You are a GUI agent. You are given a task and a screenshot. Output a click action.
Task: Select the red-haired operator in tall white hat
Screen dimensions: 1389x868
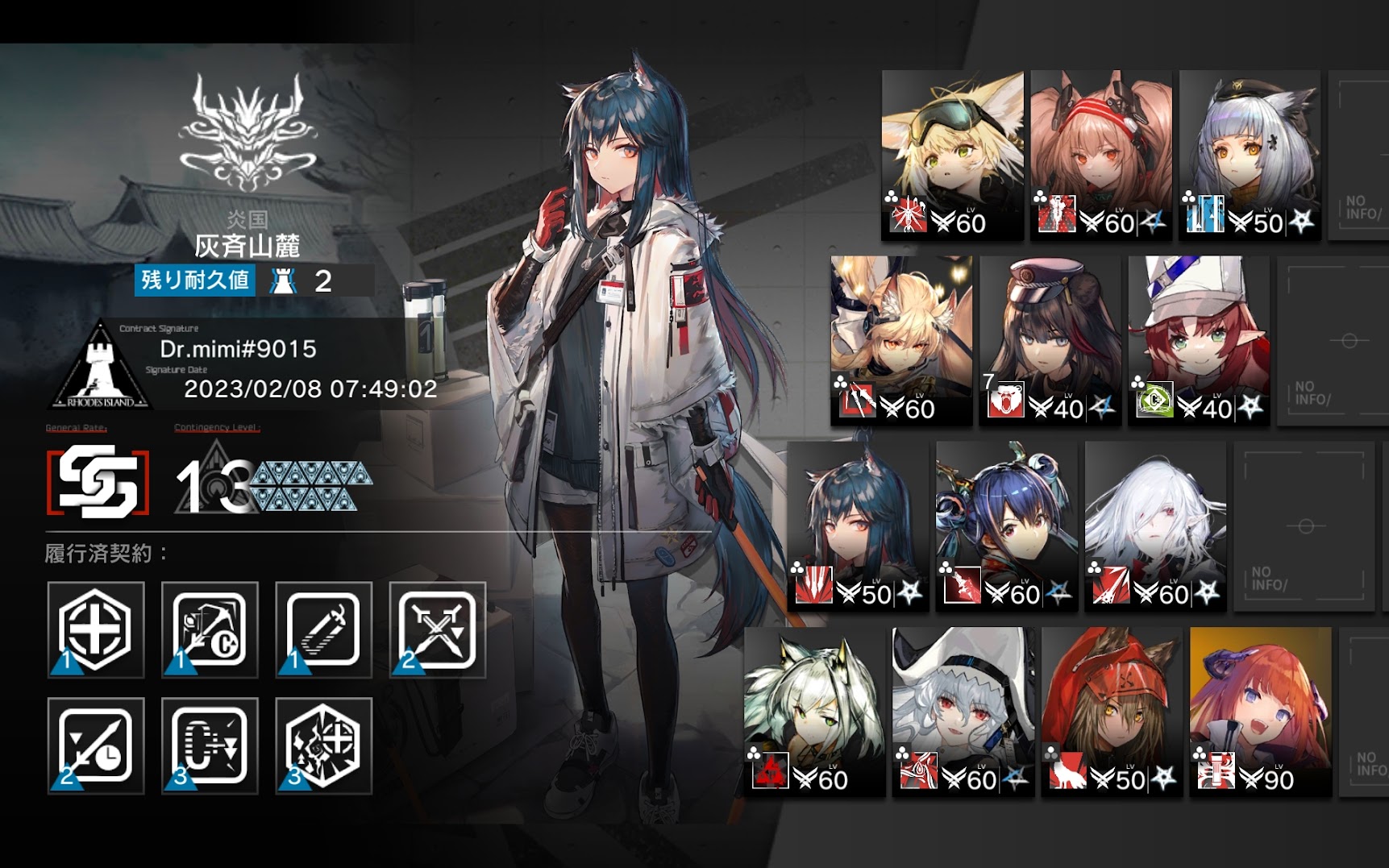[1199, 340]
